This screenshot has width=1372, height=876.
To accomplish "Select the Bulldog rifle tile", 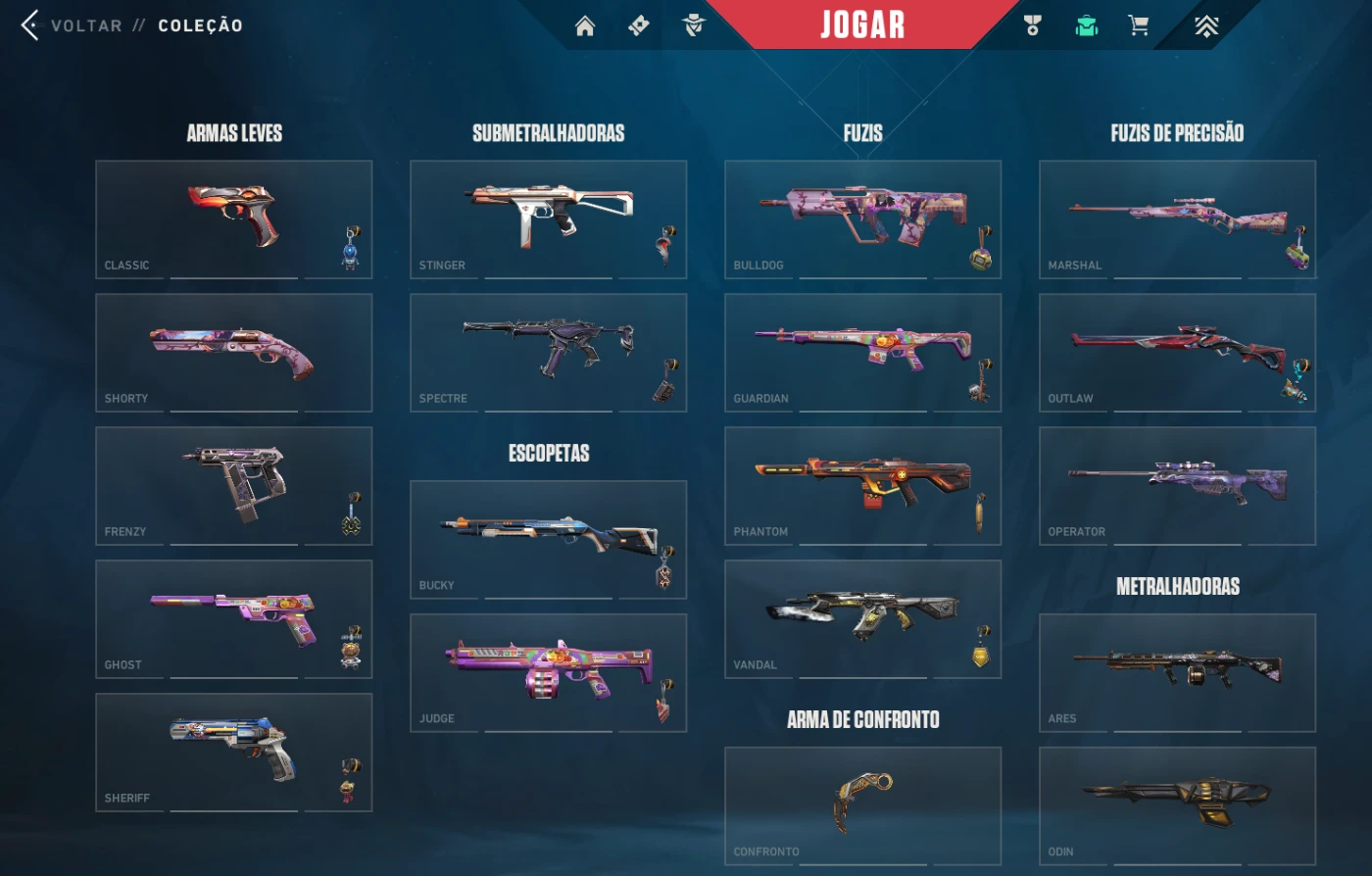I will (862, 219).
